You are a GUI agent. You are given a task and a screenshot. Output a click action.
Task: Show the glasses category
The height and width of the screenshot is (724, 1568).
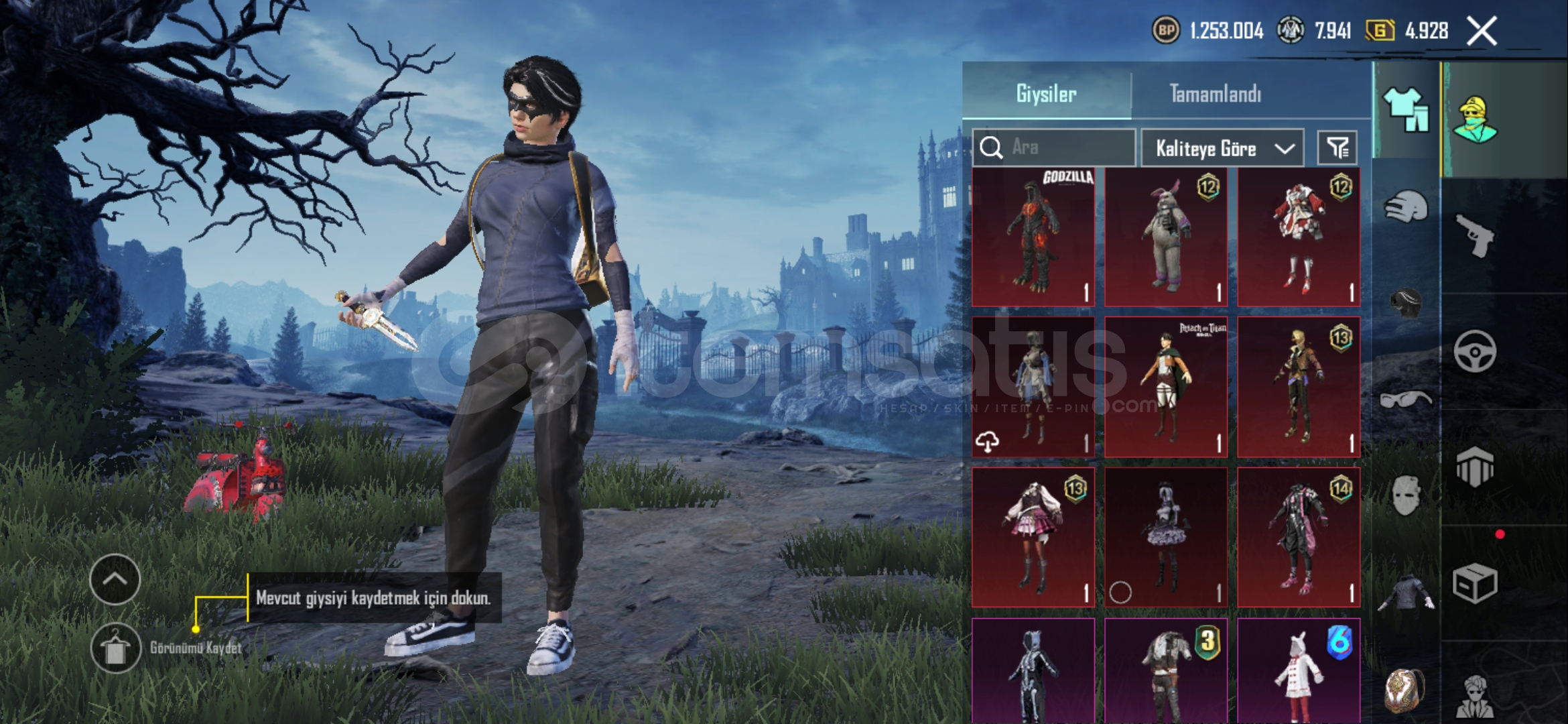(1406, 400)
